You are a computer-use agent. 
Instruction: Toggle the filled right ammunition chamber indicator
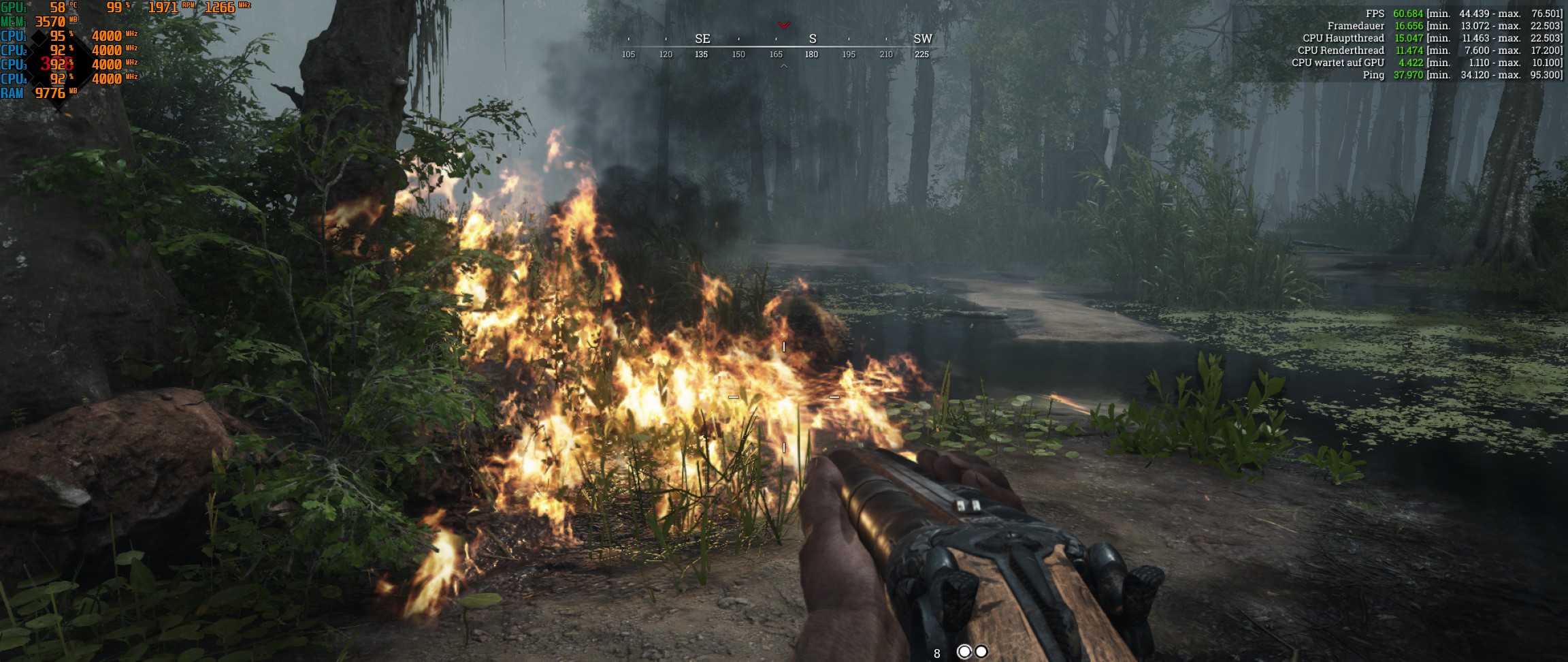tap(981, 651)
